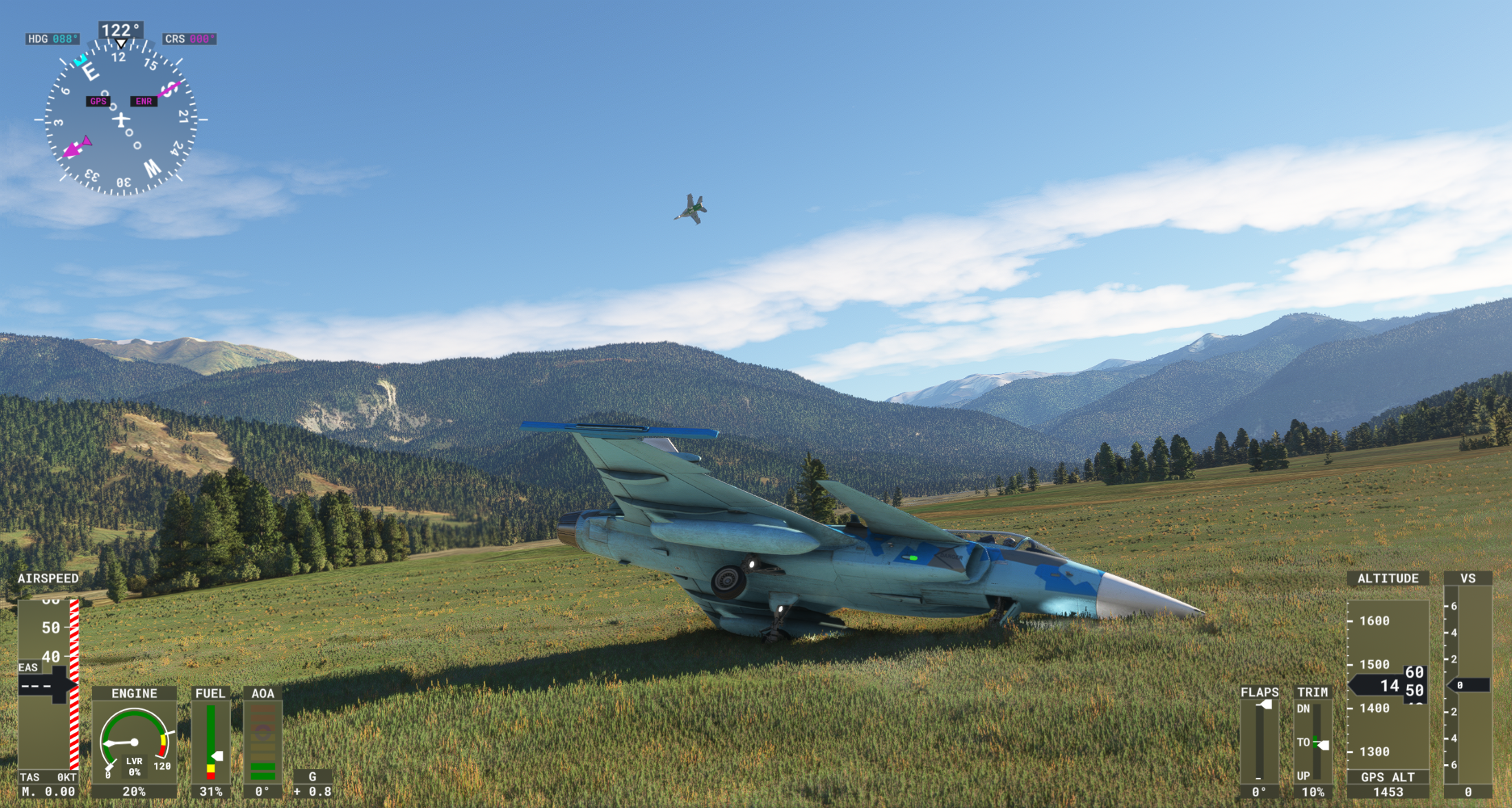Click the ENR mode label on compass
The height and width of the screenshot is (808, 1512).
pyautogui.click(x=144, y=101)
